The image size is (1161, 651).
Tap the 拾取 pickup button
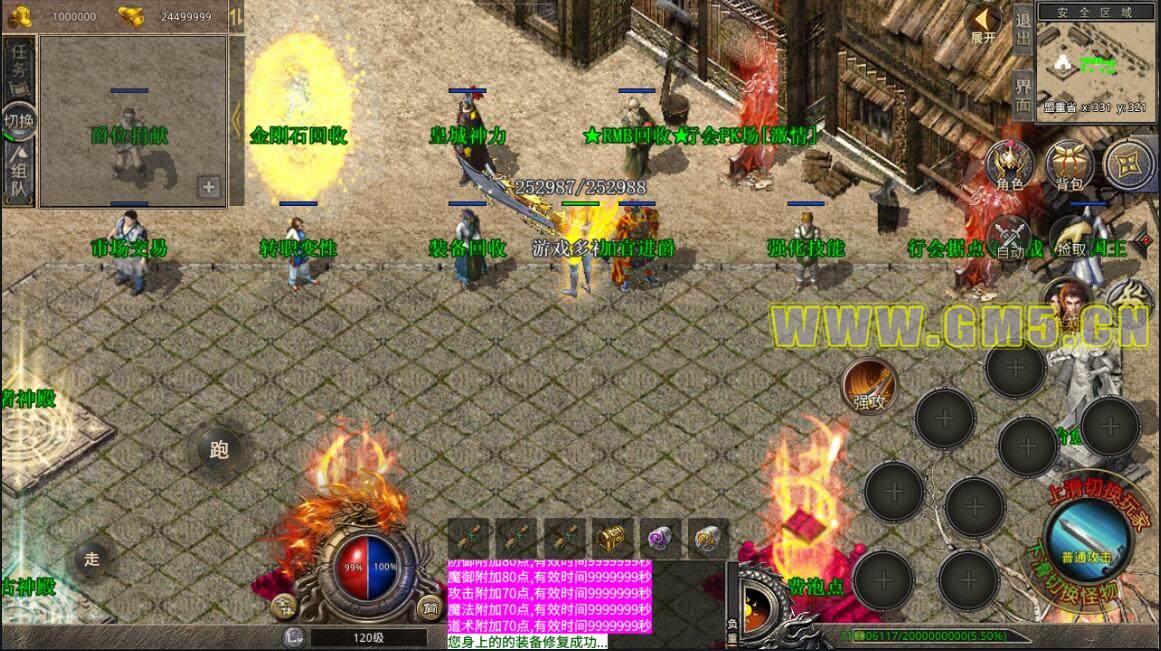point(1071,240)
